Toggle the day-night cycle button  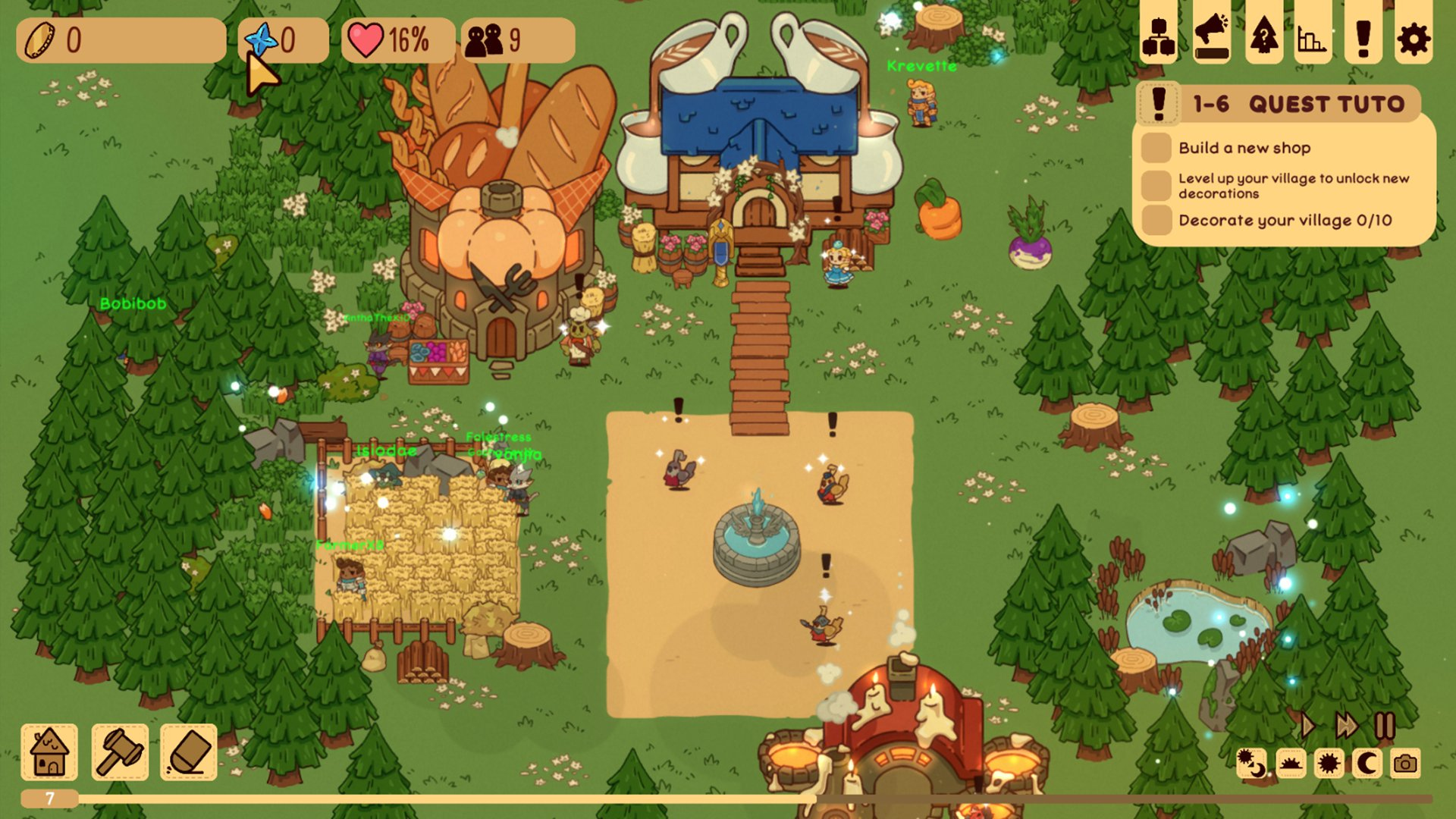pos(1251,764)
